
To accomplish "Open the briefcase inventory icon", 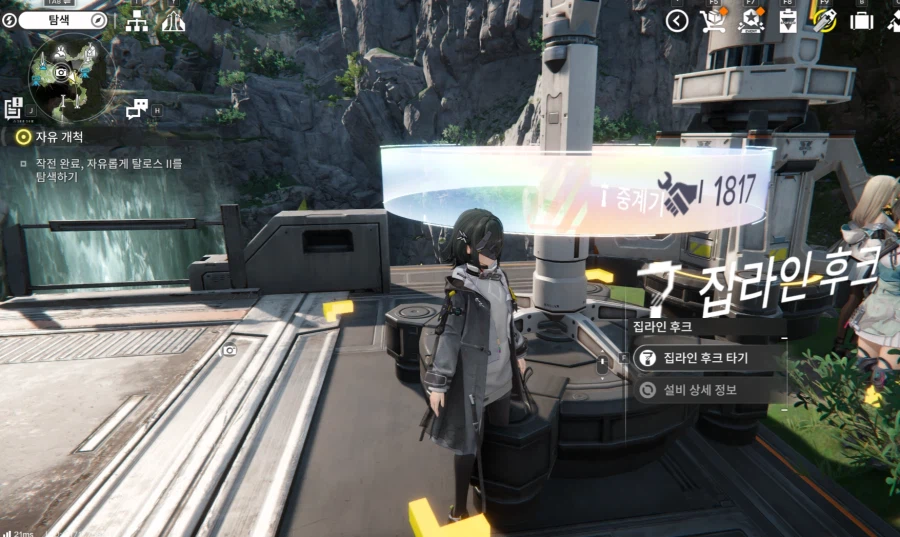I will point(861,21).
